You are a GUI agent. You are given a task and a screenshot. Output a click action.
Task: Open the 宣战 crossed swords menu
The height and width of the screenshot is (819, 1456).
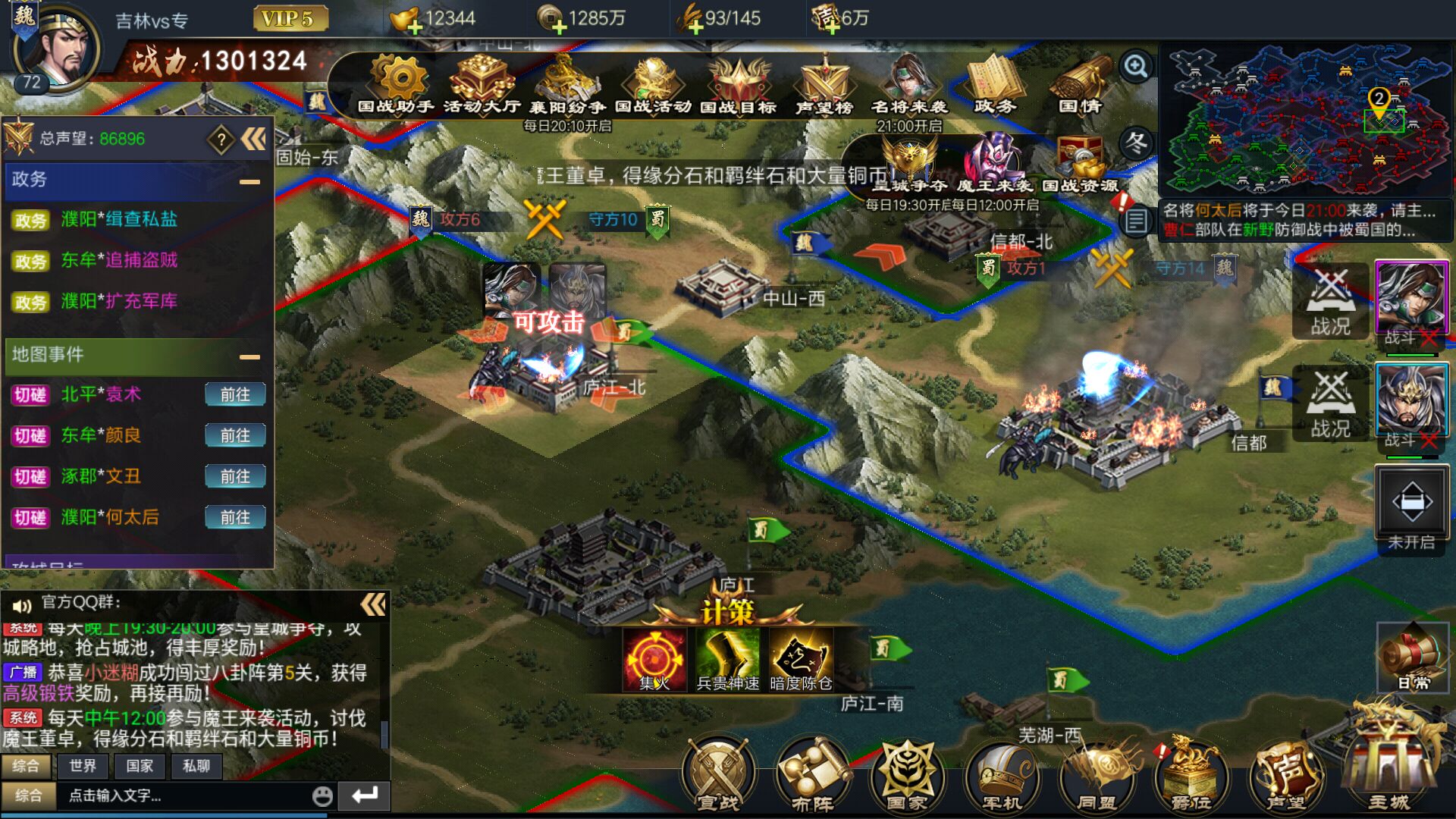(x=717, y=773)
